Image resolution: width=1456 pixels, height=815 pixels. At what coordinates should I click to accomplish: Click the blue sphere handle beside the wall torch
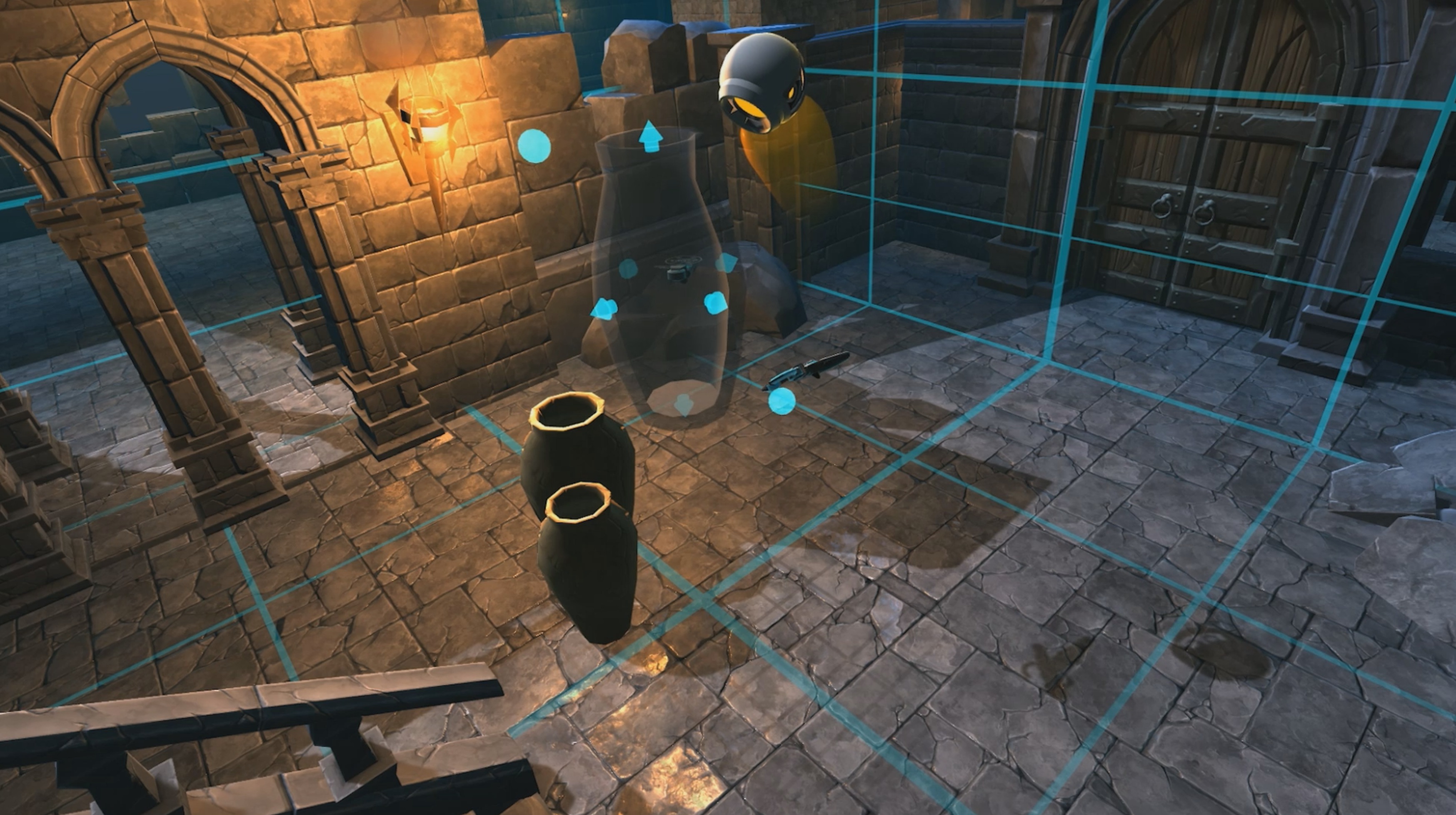[534, 146]
